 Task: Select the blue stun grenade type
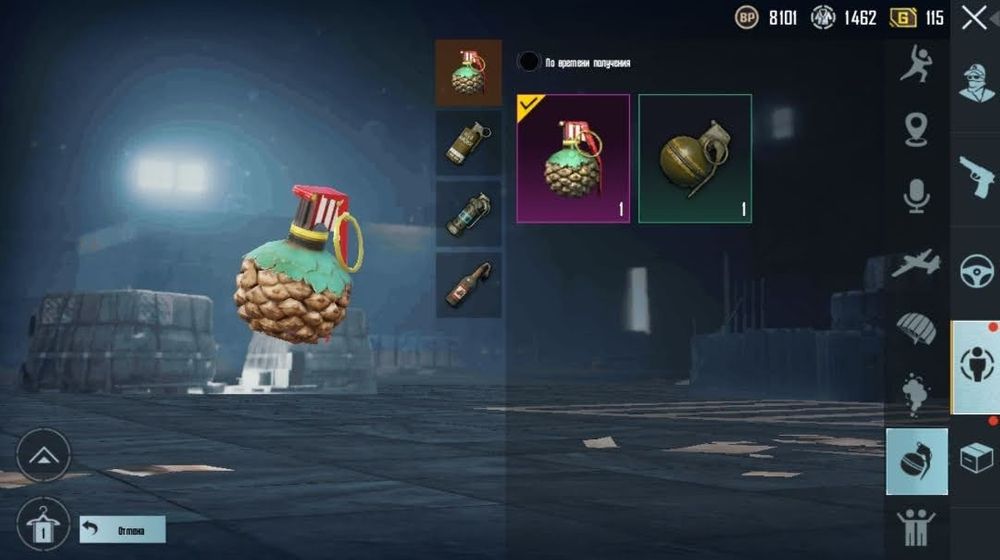[468, 214]
